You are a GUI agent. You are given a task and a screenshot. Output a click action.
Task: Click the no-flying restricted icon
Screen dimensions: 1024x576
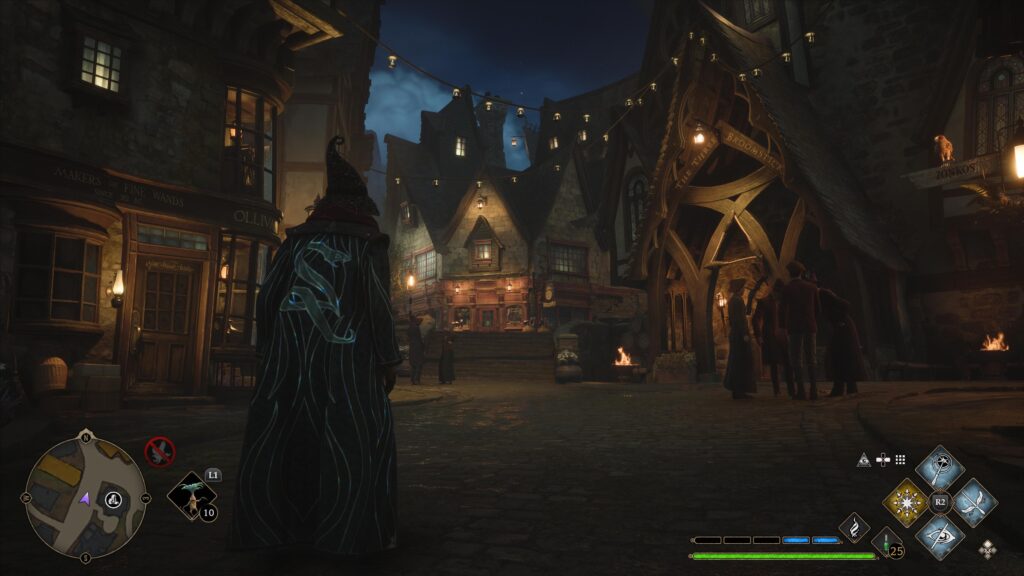[x=159, y=452]
